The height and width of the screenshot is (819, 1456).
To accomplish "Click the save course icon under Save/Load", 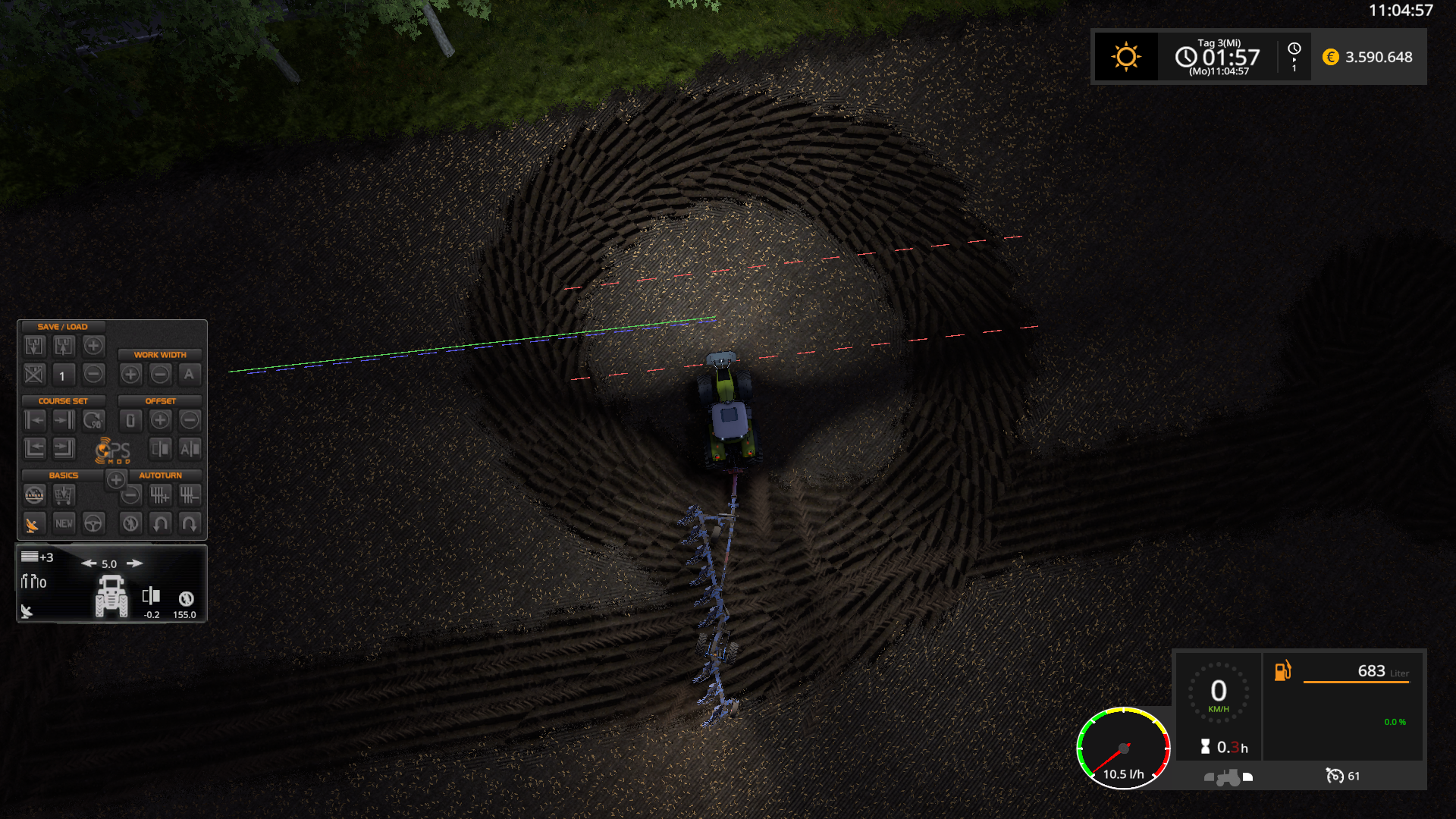I will pyautogui.click(x=35, y=347).
